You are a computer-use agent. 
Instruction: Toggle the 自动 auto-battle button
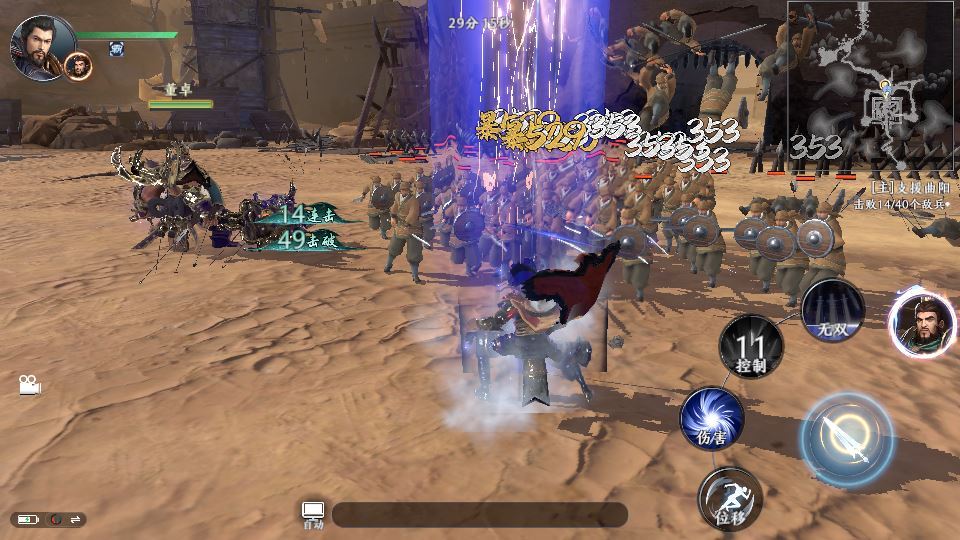(x=313, y=514)
